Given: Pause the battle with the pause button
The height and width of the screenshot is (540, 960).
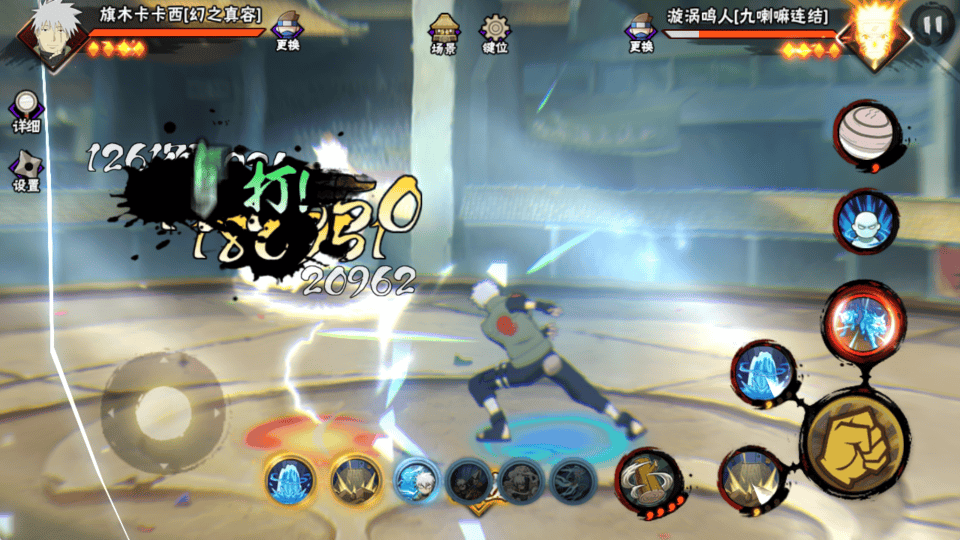Looking at the screenshot, I should pyautogui.click(x=934, y=25).
